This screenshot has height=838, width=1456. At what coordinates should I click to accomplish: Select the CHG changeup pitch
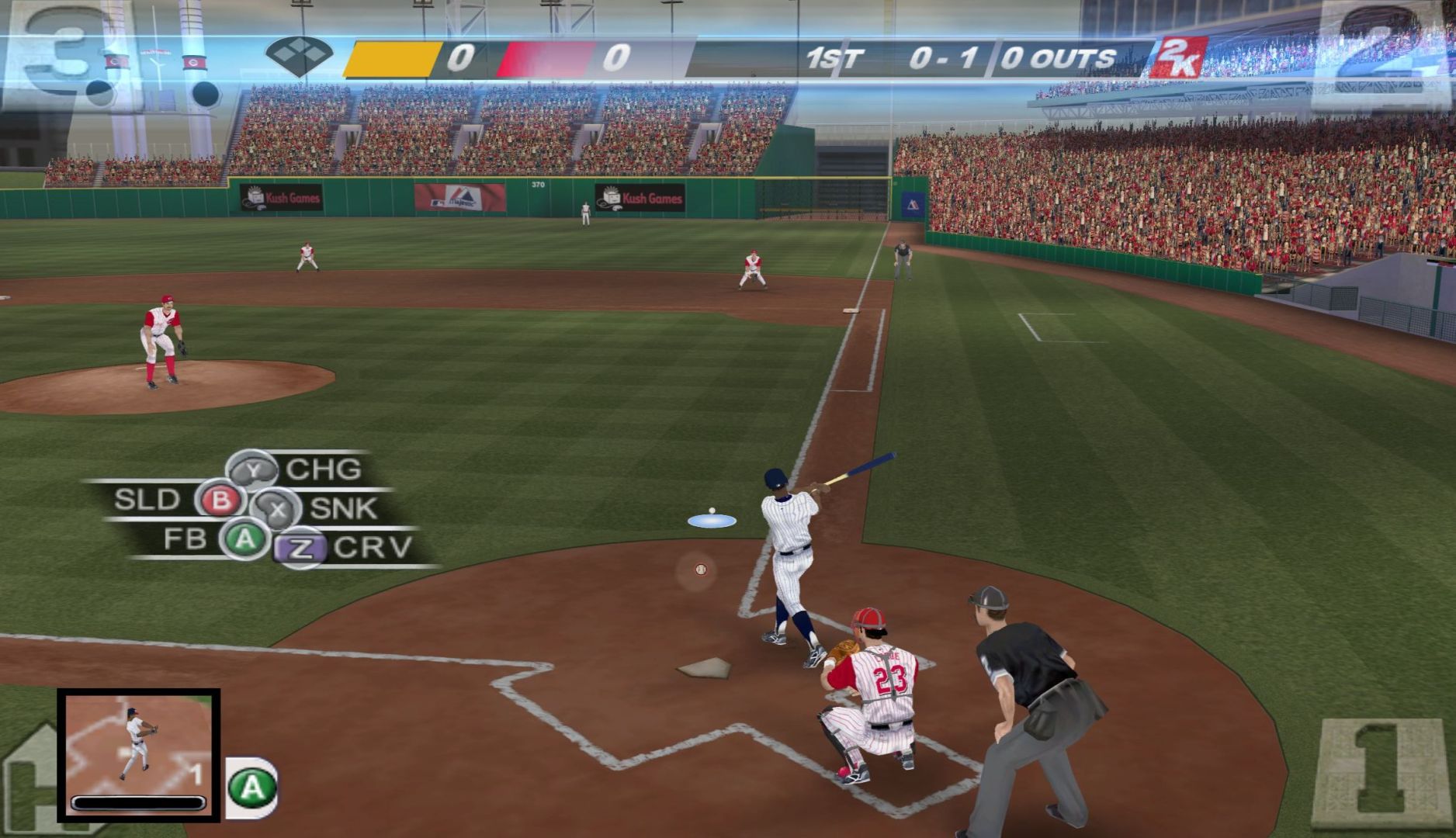[x=252, y=469]
